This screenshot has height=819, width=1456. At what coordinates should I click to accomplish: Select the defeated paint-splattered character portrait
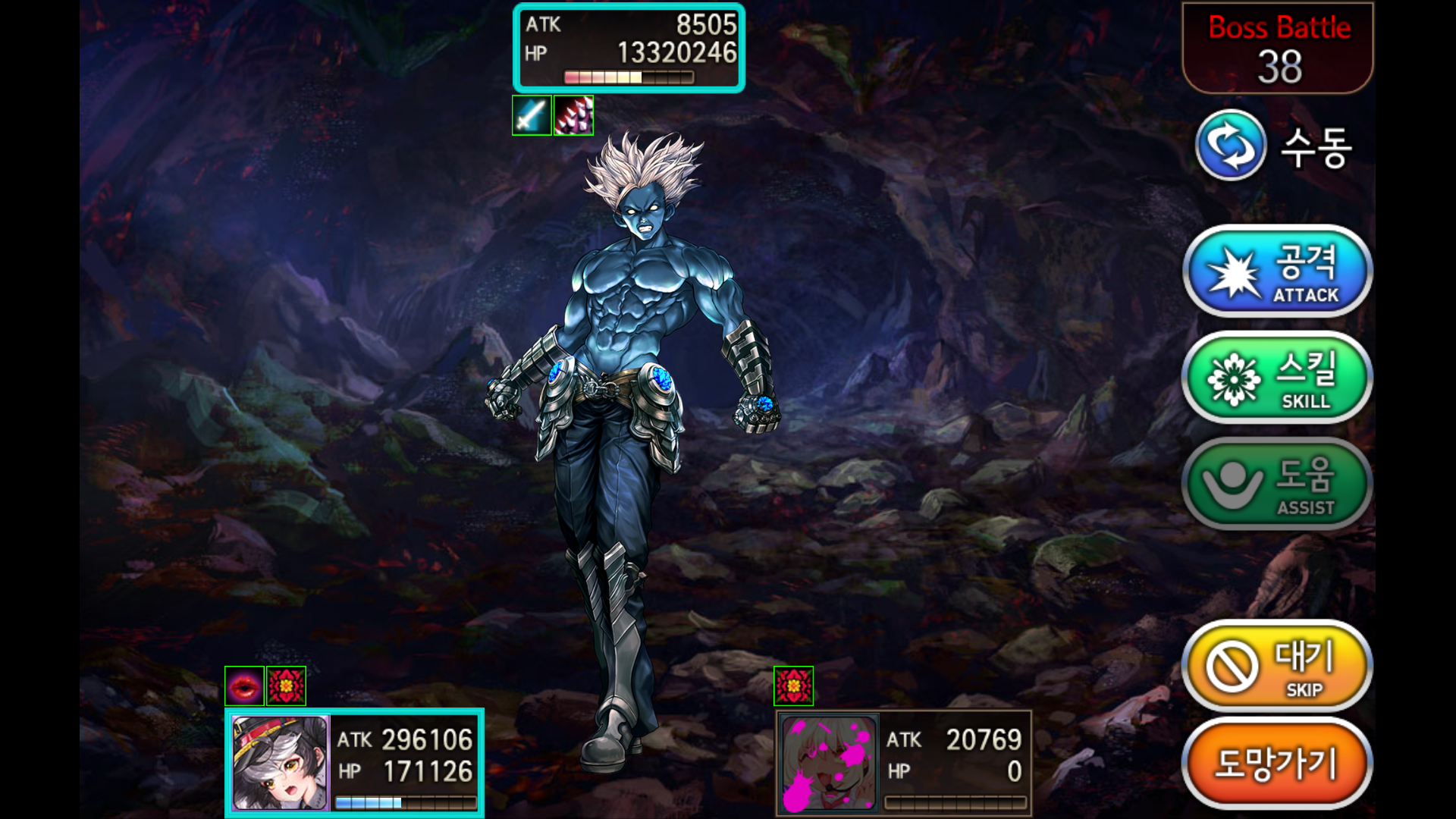coord(829,763)
